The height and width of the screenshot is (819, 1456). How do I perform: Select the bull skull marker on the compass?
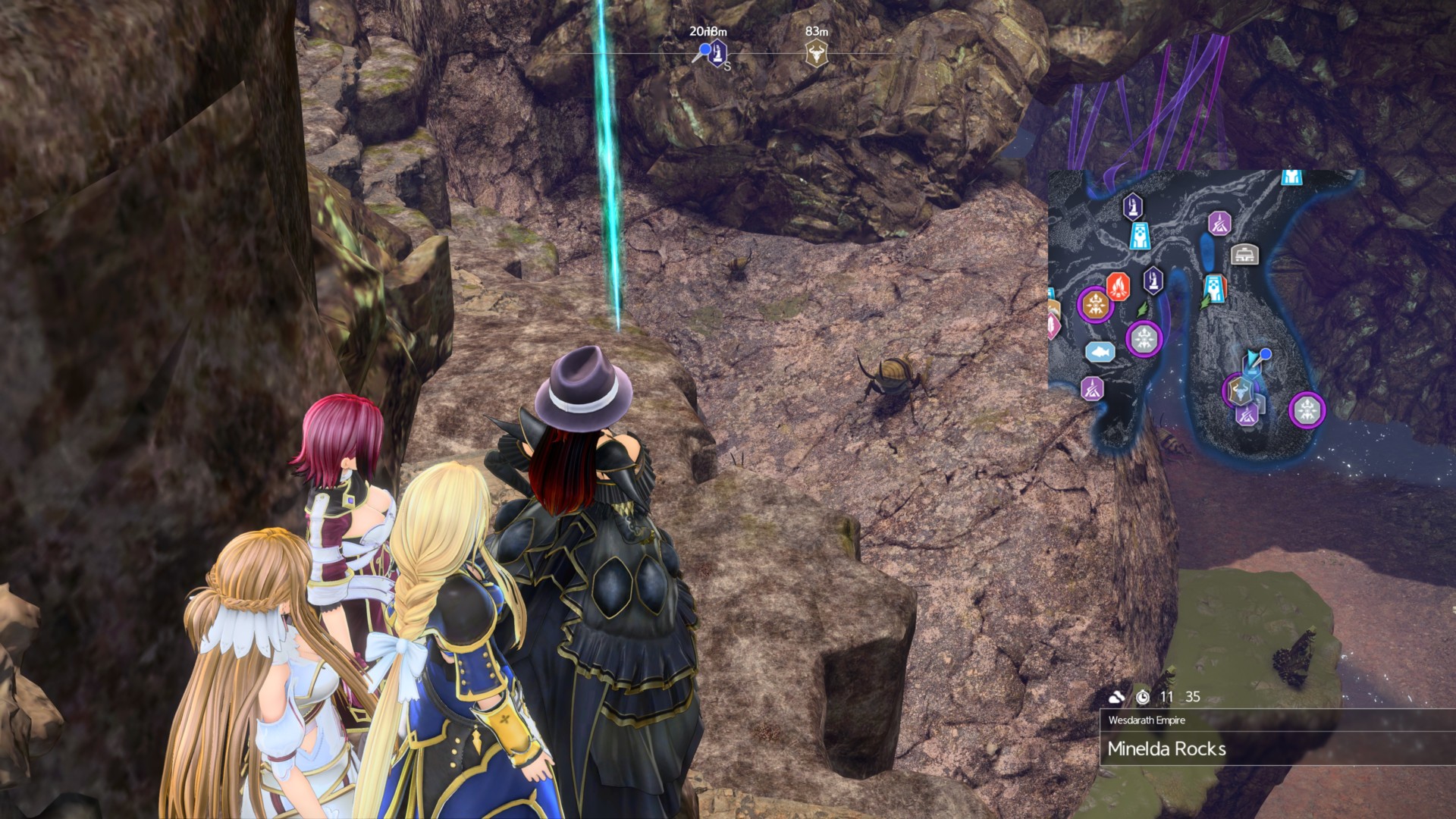tap(816, 55)
